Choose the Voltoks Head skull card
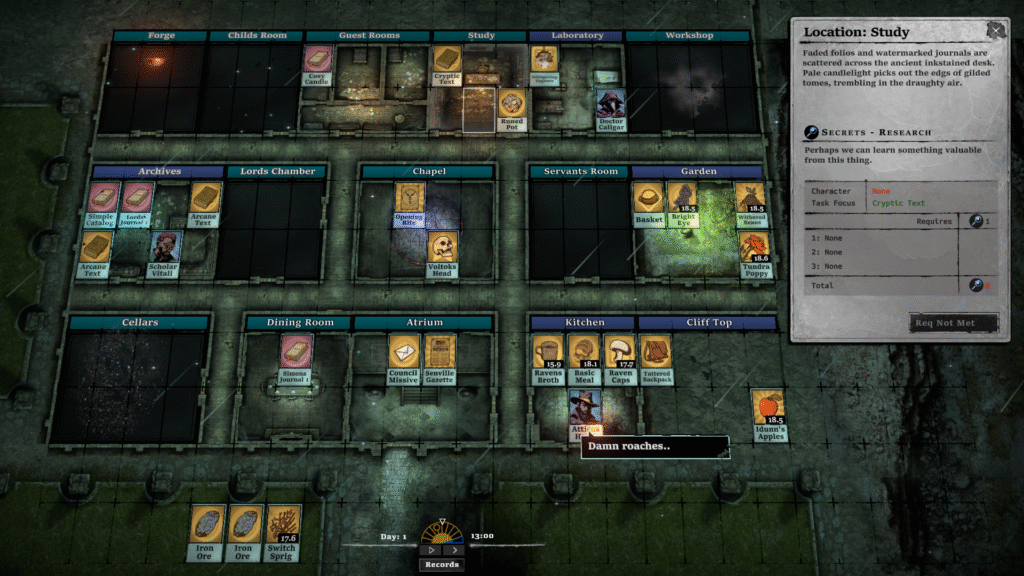This screenshot has width=1024, height=576. (442, 253)
